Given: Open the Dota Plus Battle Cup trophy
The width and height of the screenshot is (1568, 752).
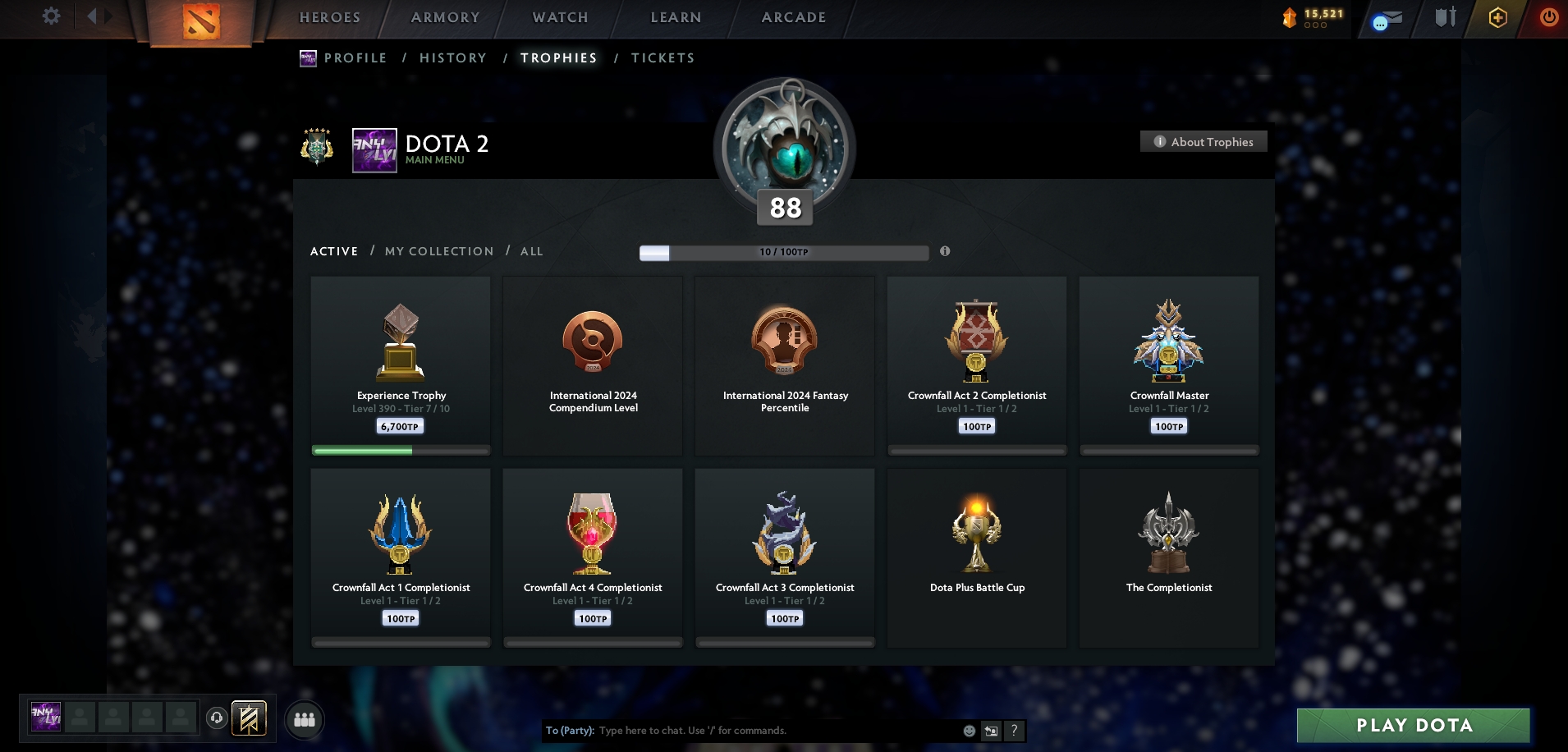Looking at the screenshot, I should pyautogui.click(x=977, y=557).
